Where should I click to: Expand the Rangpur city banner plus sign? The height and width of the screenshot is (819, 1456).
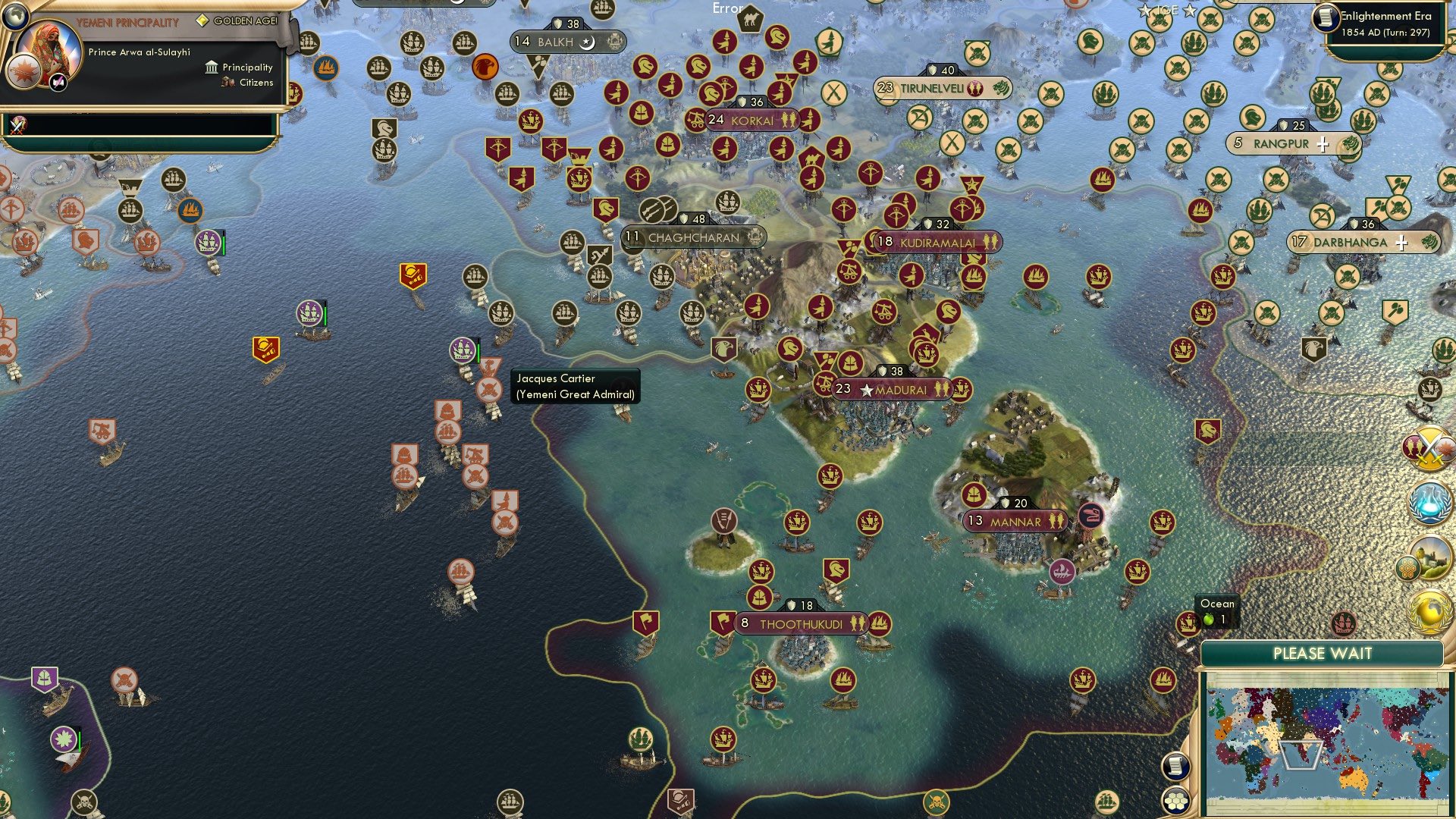tap(1321, 143)
